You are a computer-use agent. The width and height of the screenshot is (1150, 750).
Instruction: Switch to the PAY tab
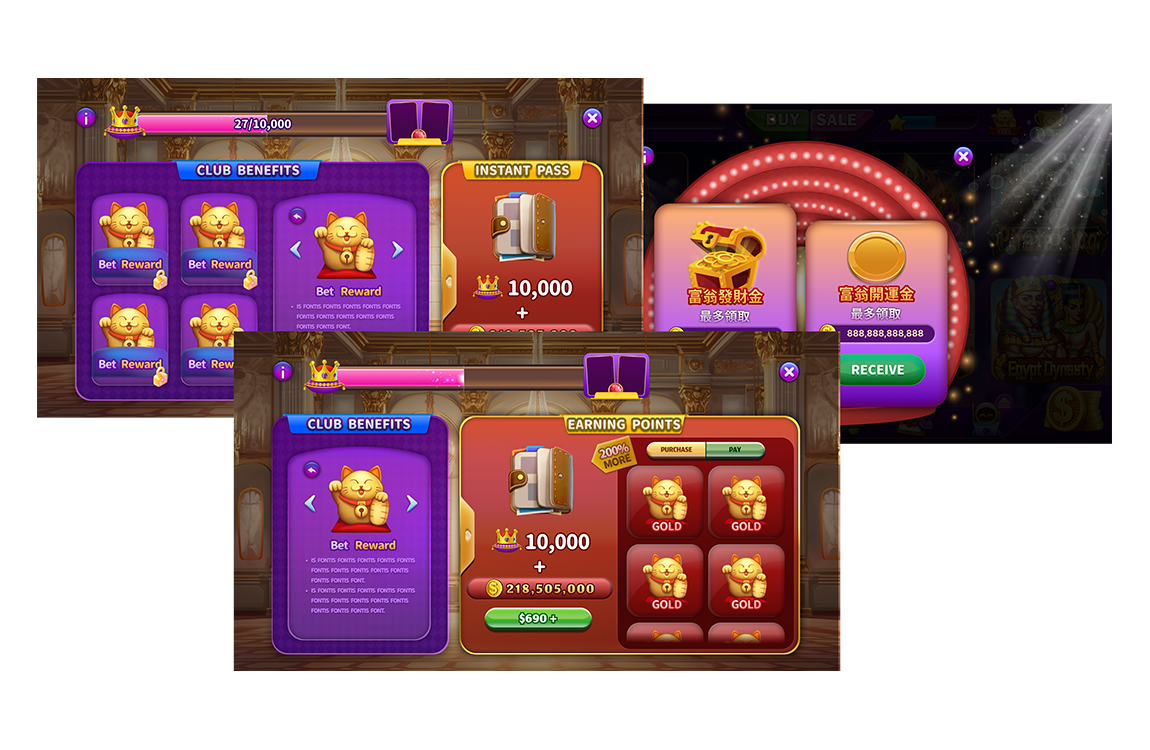tap(735, 450)
